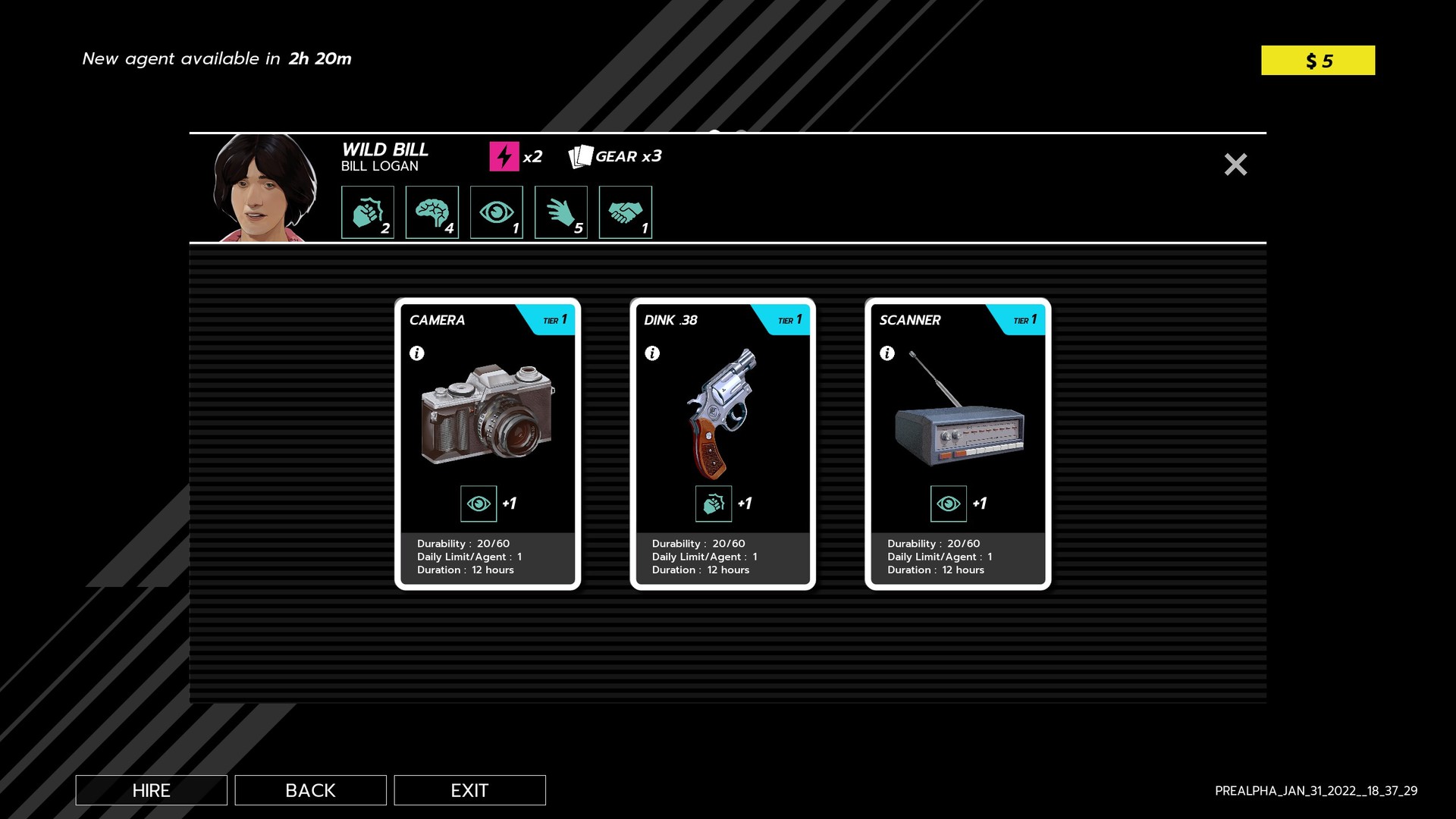Click the pink lightning energy icon
Viewport: 1456px width, 819px height.
click(x=504, y=156)
